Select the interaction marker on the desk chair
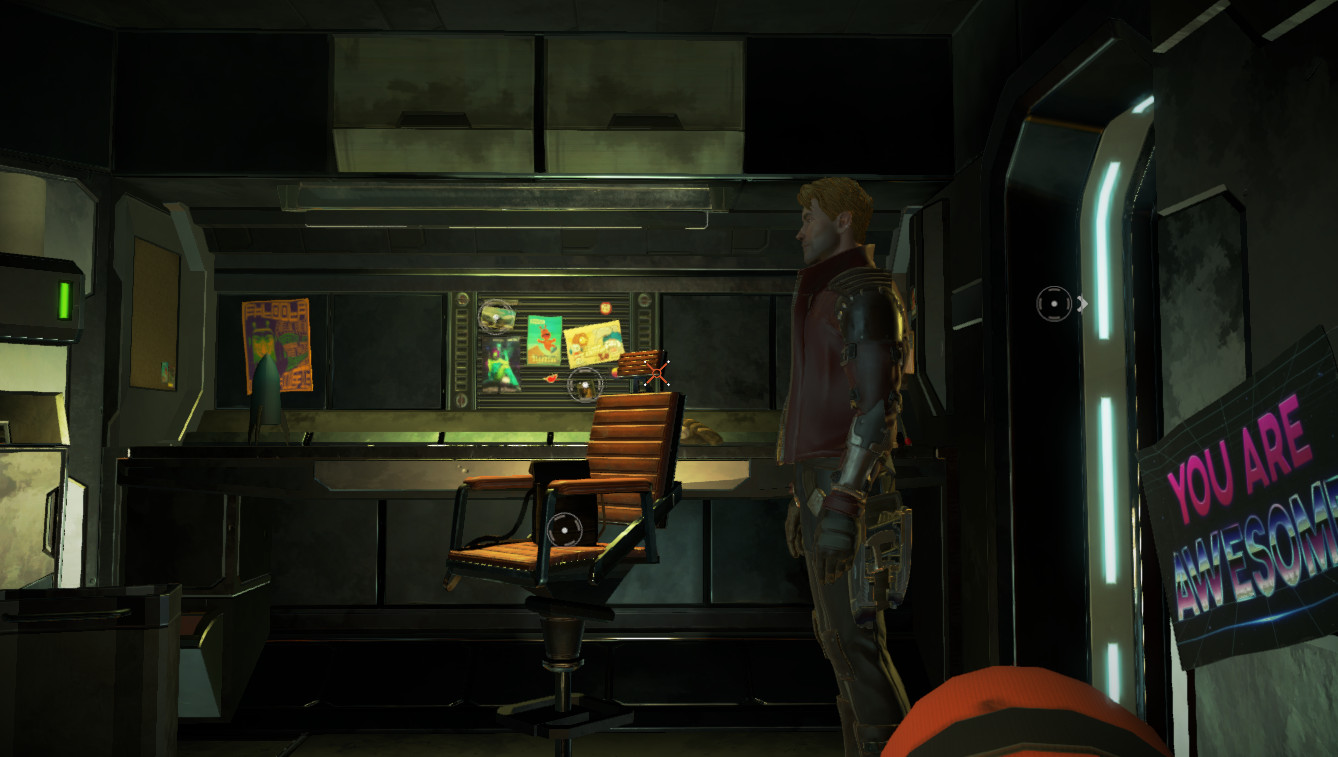The height and width of the screenshot is (757, 1338). click(565, 528)
